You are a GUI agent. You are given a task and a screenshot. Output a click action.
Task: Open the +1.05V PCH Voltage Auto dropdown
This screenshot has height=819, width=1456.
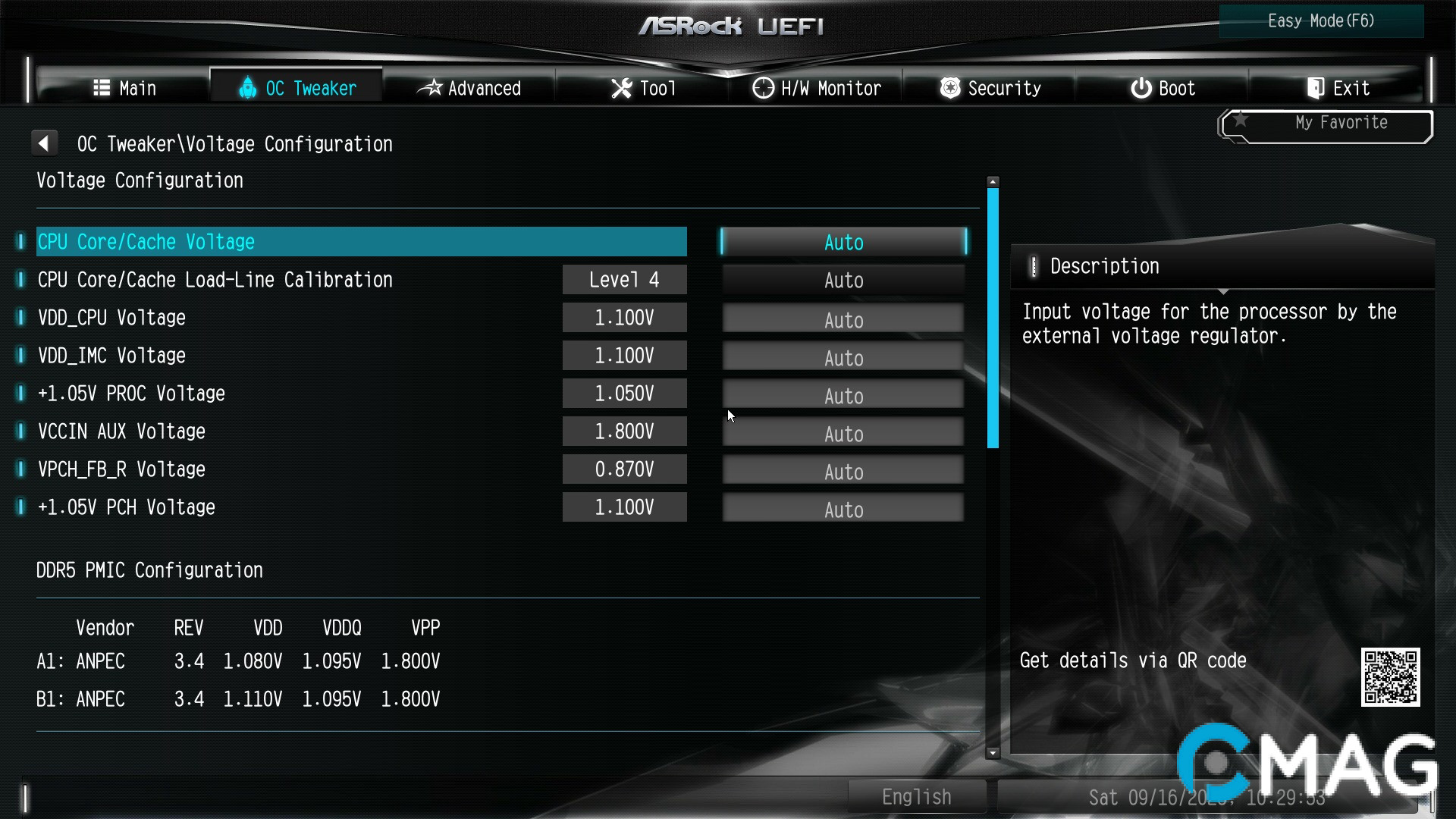[843, 507]
